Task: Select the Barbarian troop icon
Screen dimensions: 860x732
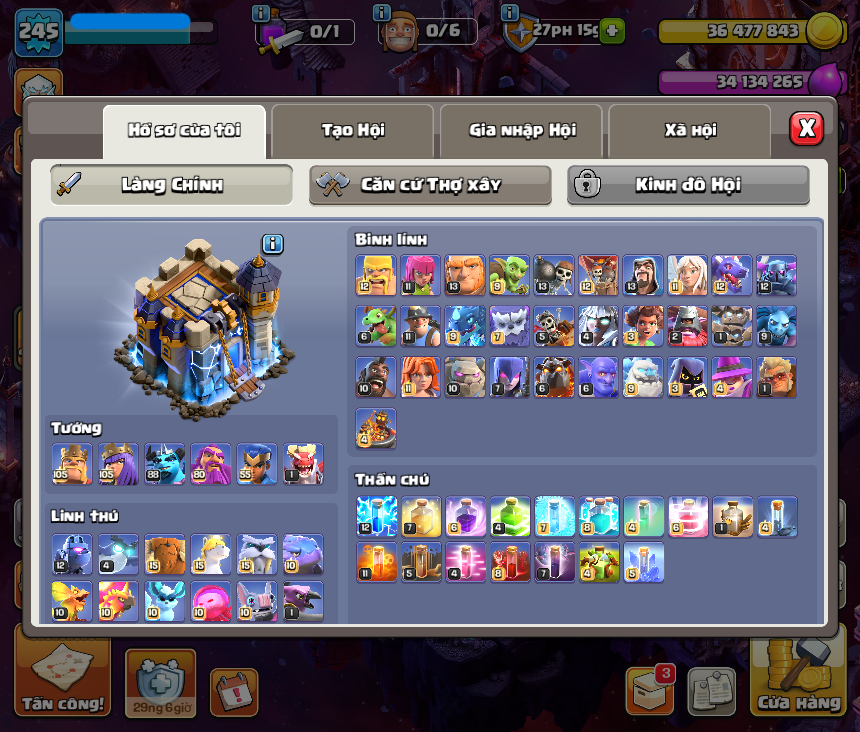Action: point(376,275)
